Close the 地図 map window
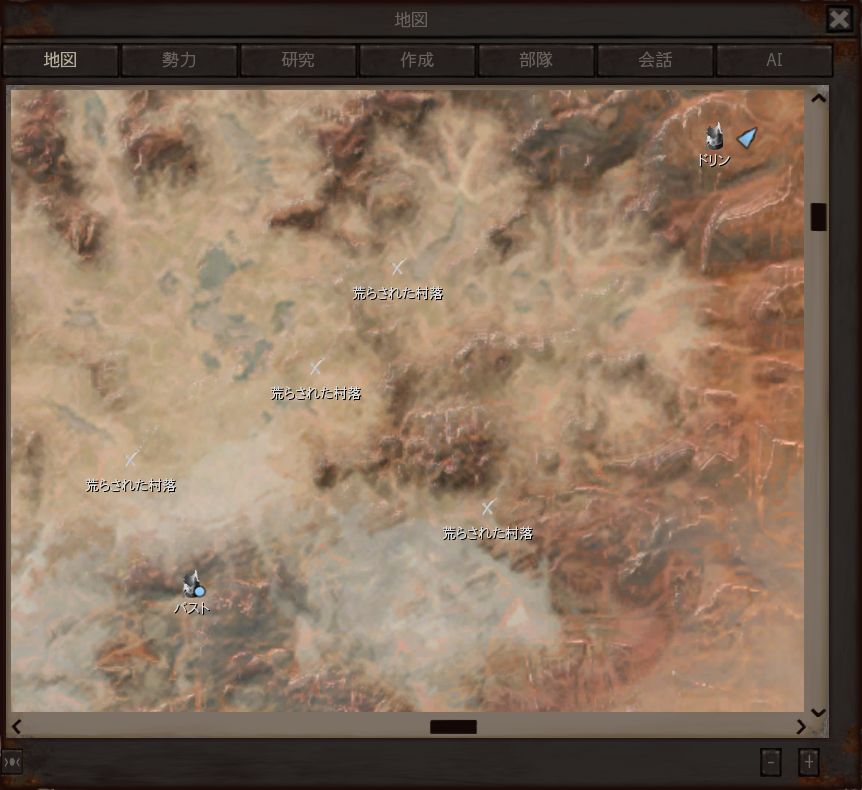This screenshot has width=862, height=790. 839,19
